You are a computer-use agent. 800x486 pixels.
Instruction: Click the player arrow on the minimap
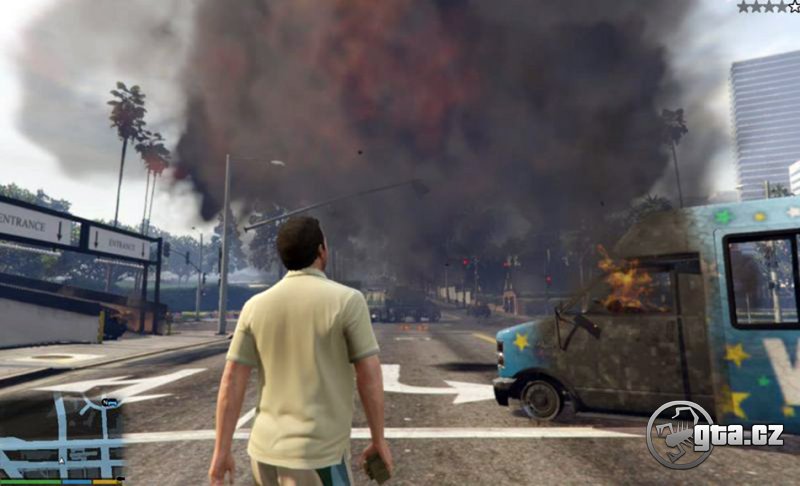tap(62, 461)
